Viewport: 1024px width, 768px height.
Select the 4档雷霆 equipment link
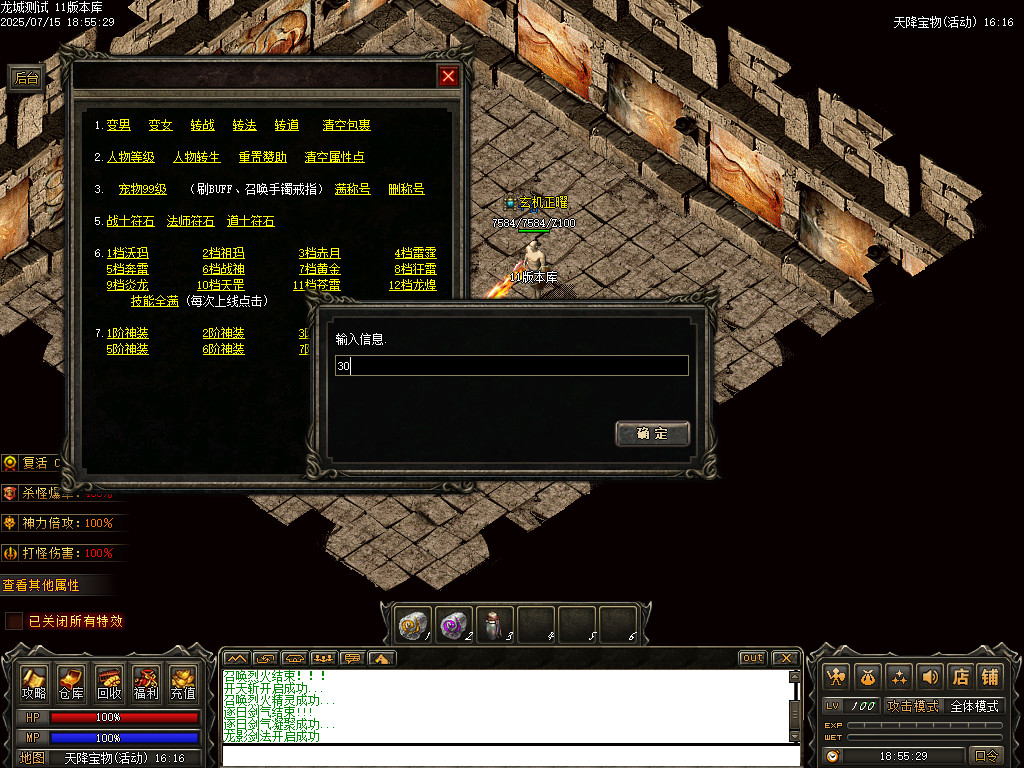pos(415,253)
